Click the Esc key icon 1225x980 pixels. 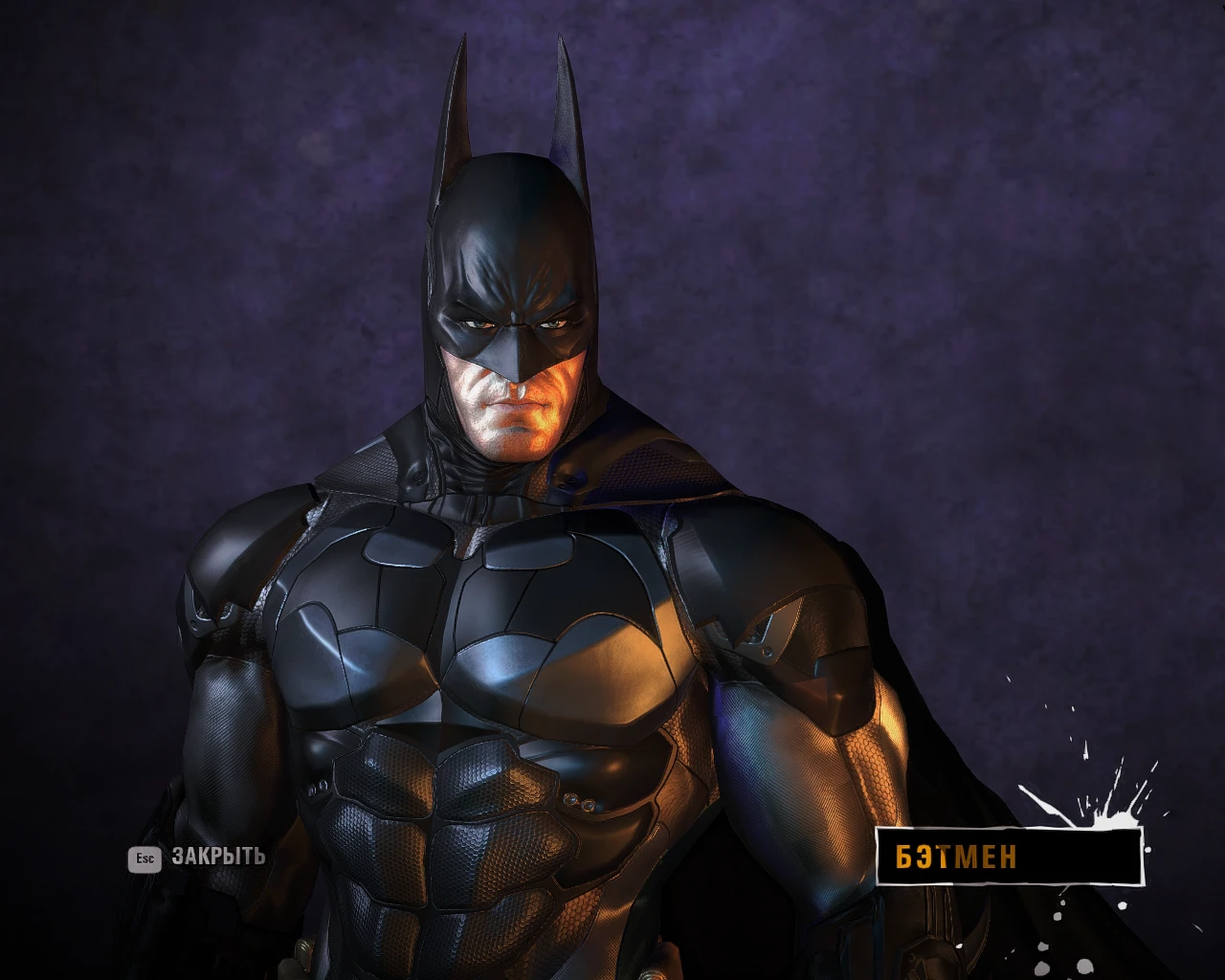(x=145, y=858)
